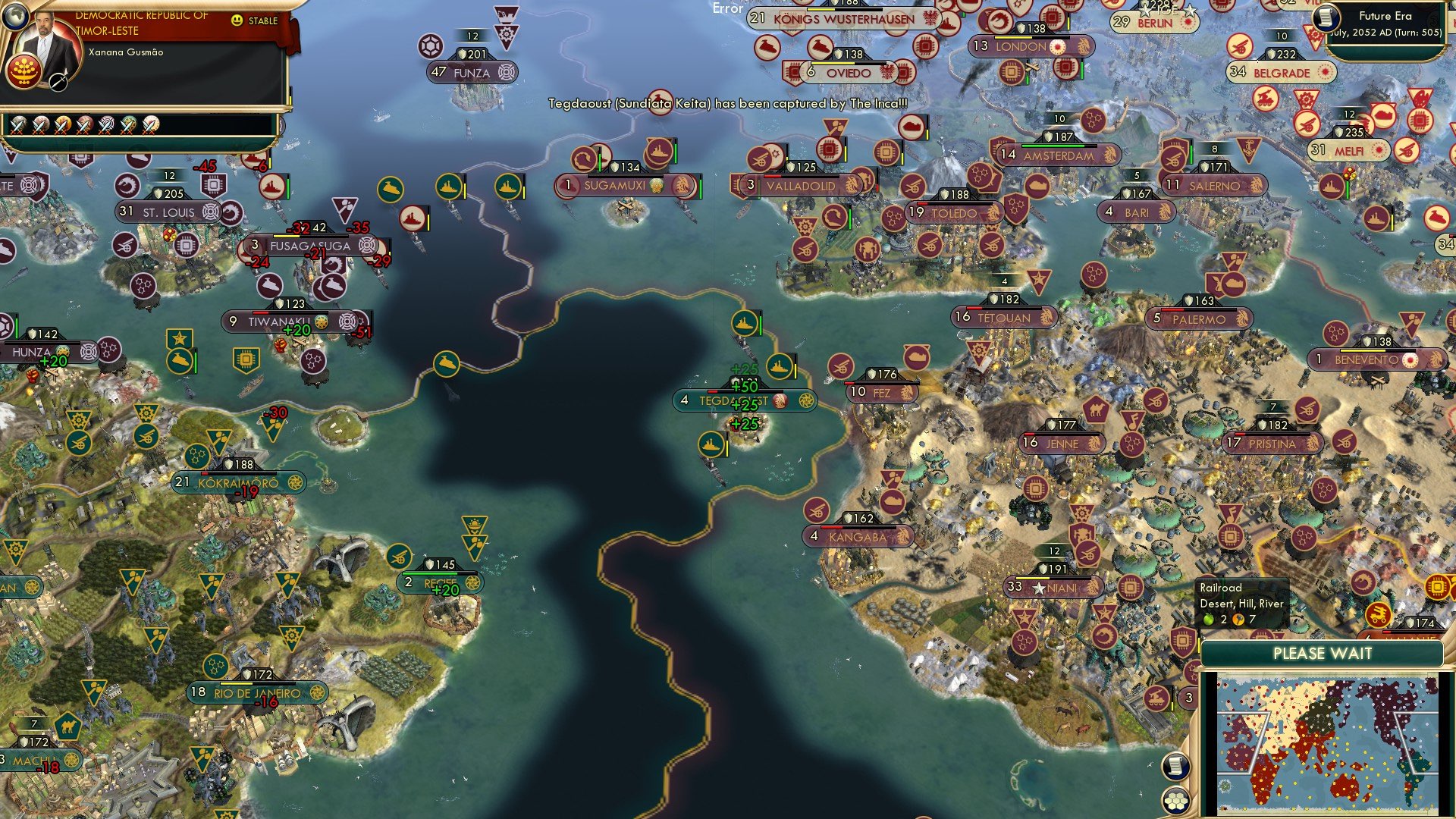
Task: Click the aircraft icon near London
Action: pos(1031,68)
